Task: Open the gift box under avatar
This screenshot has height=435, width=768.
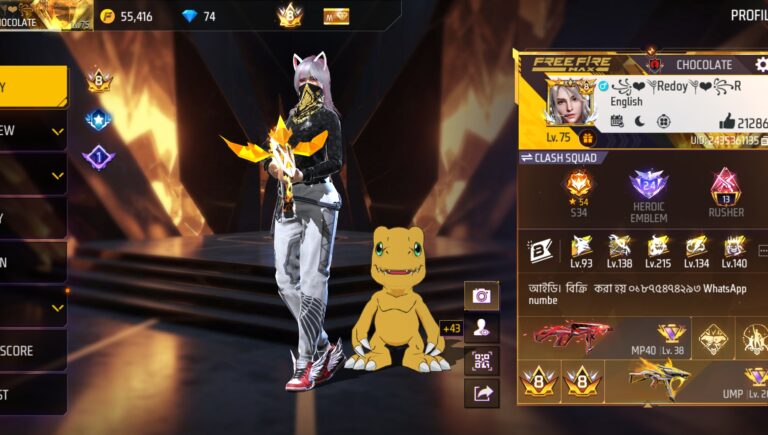Action: click(x=587, y=138)
